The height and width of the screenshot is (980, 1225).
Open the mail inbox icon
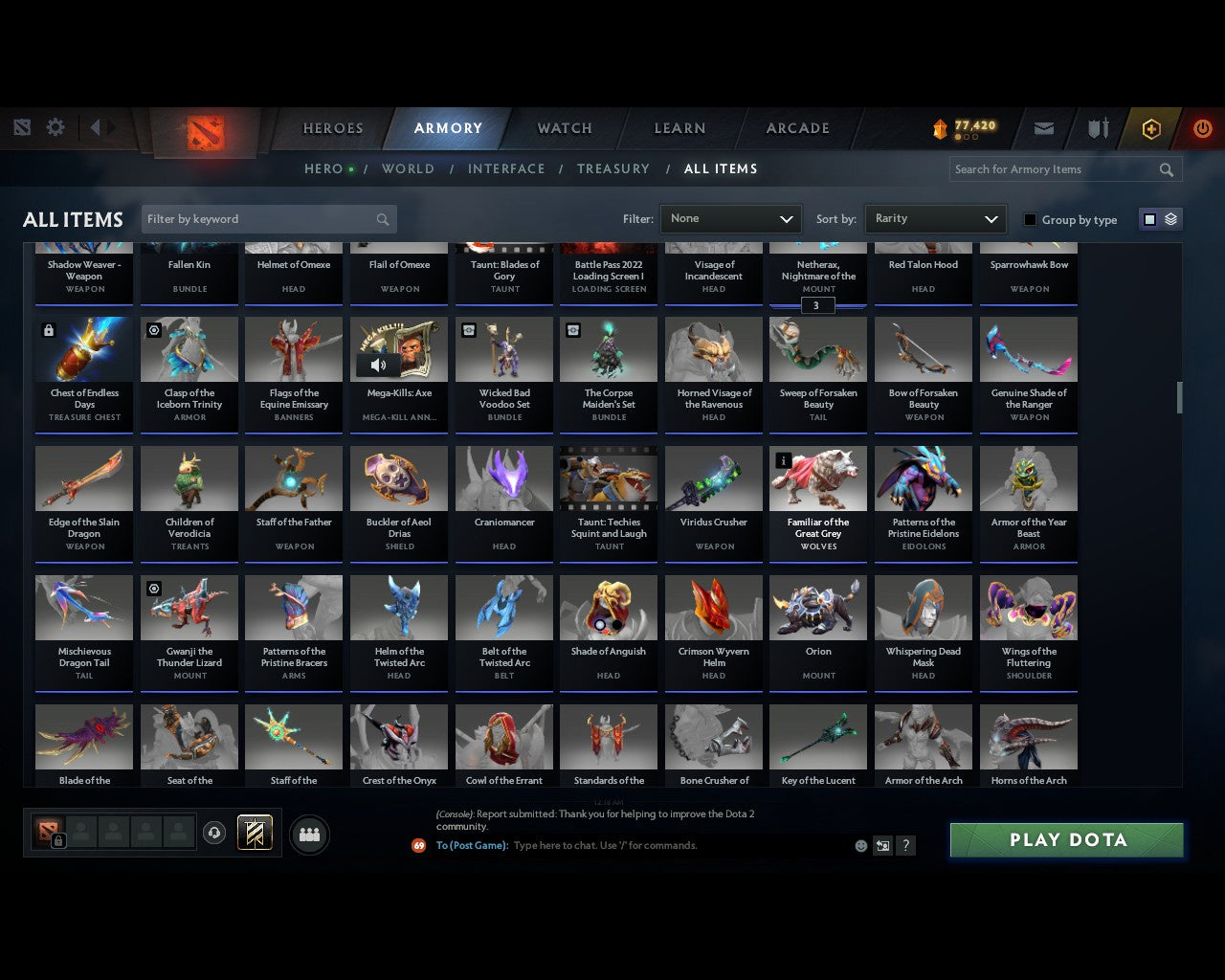click(x=1043, y=128)
